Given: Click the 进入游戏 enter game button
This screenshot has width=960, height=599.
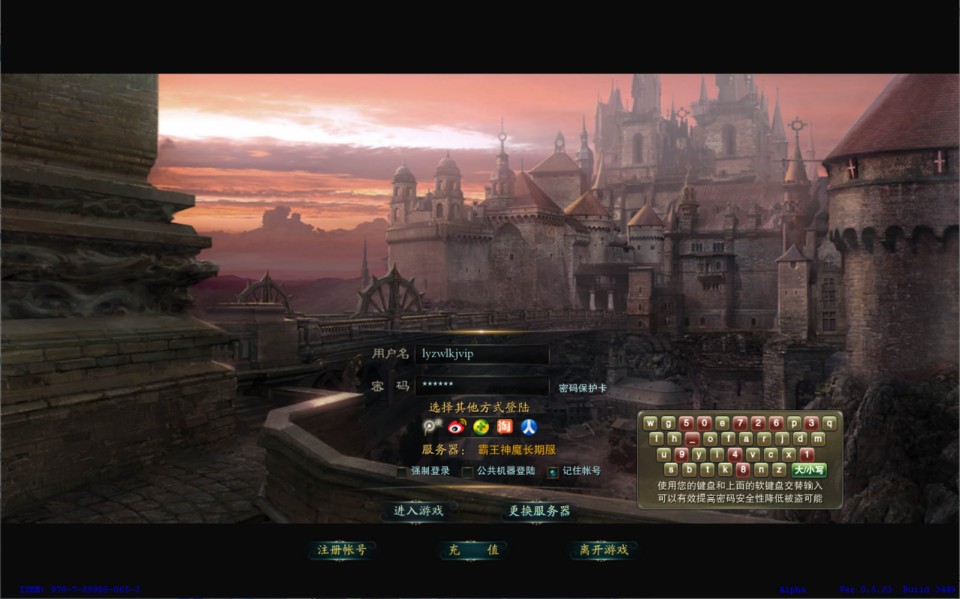Looking at the screenshot, I should (x=418, y=510).
